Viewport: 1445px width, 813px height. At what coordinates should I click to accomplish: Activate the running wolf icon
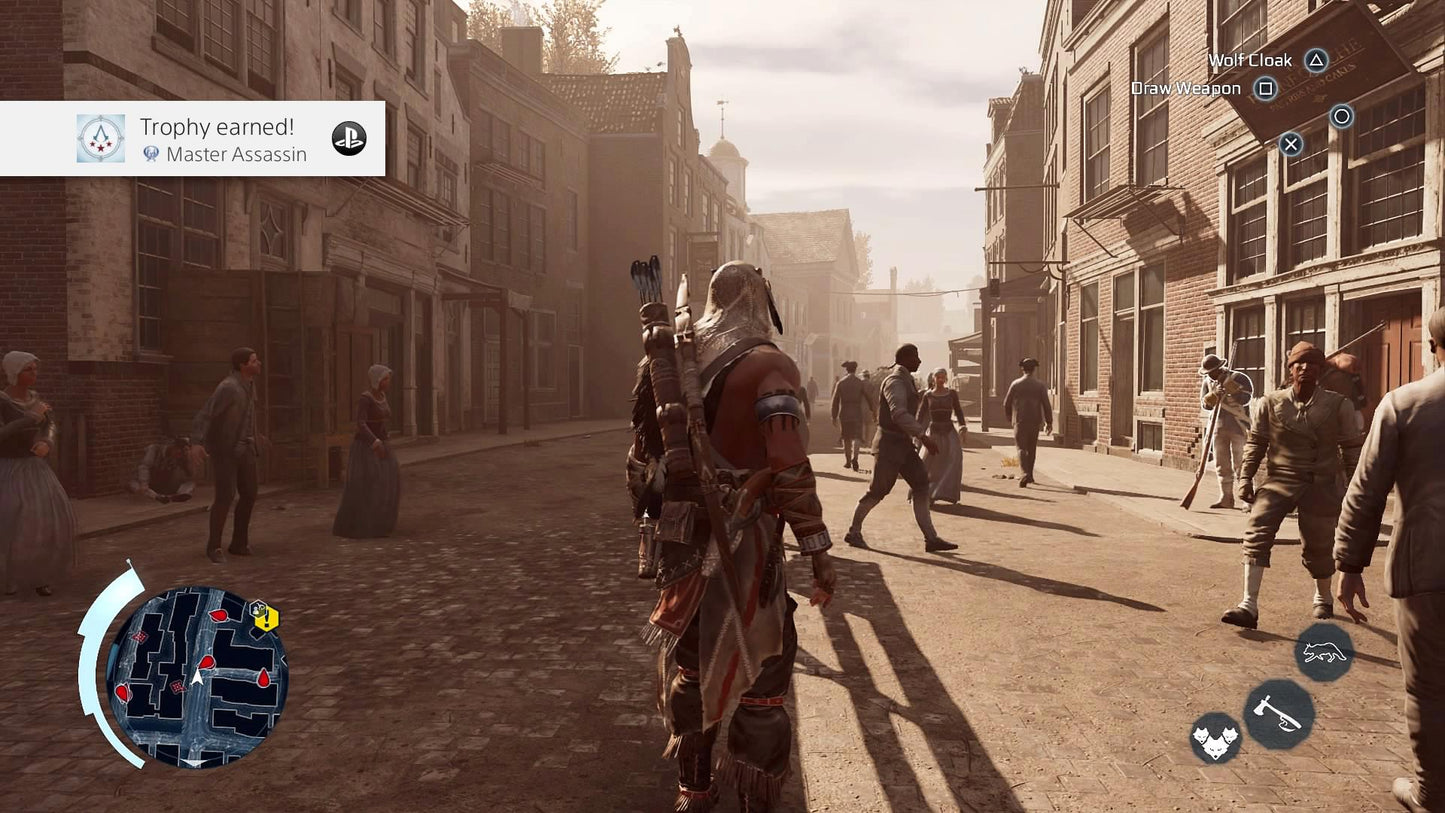click(1324, 653)
